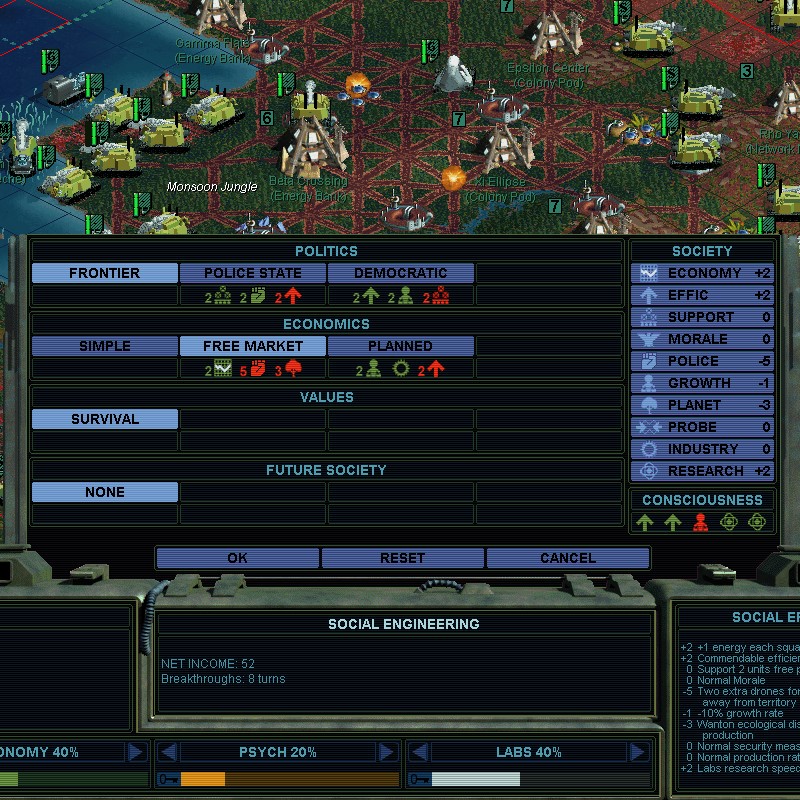800x800 pixels.
Task: Decrease the Psych allocation with left arrow
Action: tap(168, 752)
